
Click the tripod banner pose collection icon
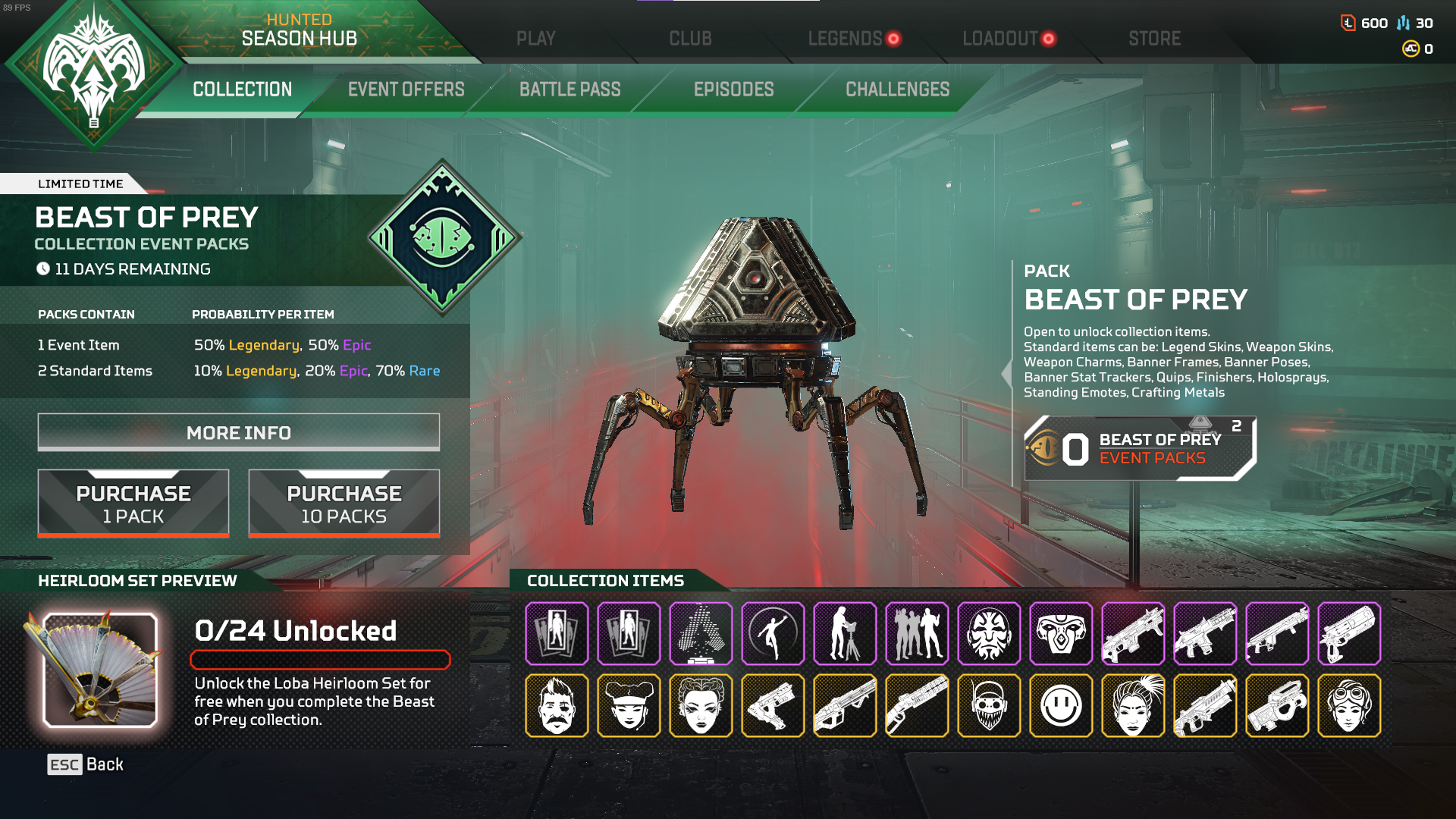845,634
